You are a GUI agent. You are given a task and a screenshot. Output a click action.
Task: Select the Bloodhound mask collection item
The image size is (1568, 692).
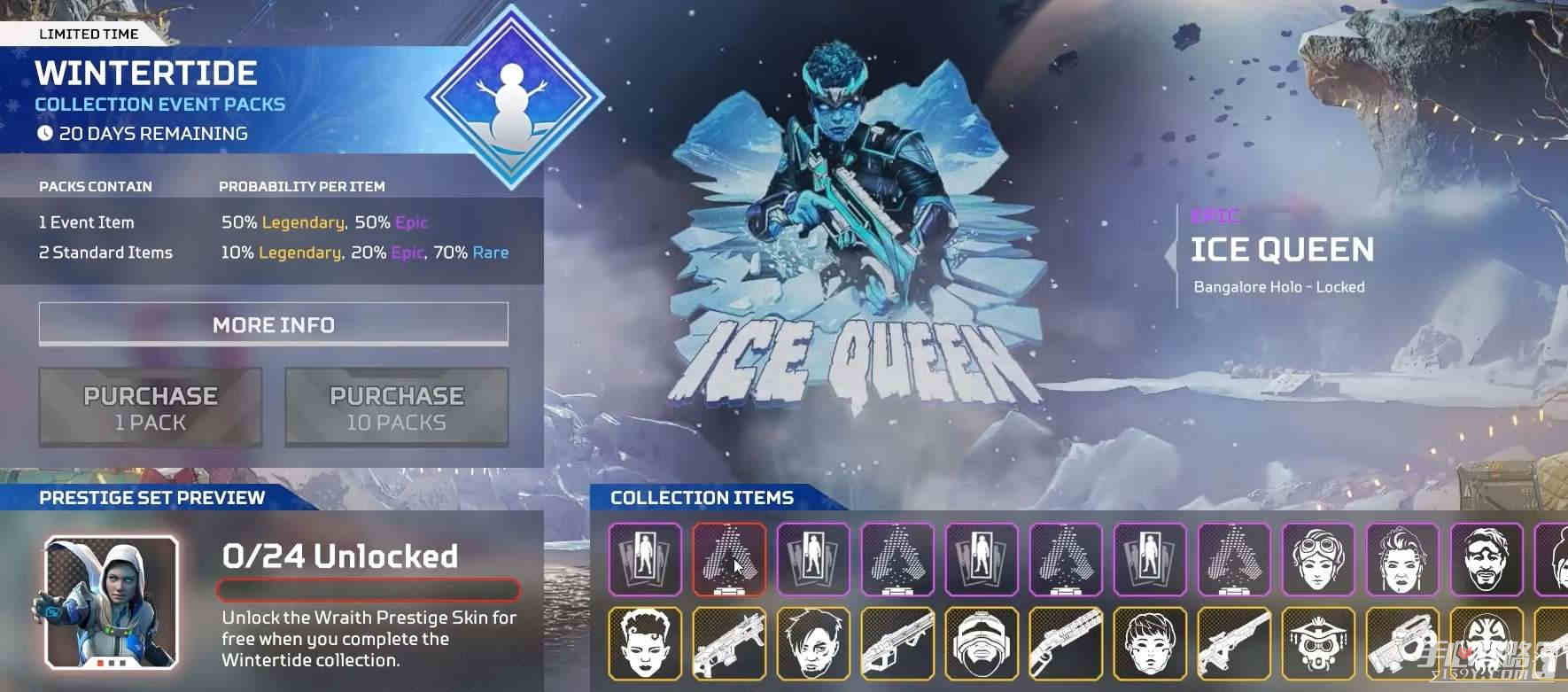click(x=1320, y=649)
